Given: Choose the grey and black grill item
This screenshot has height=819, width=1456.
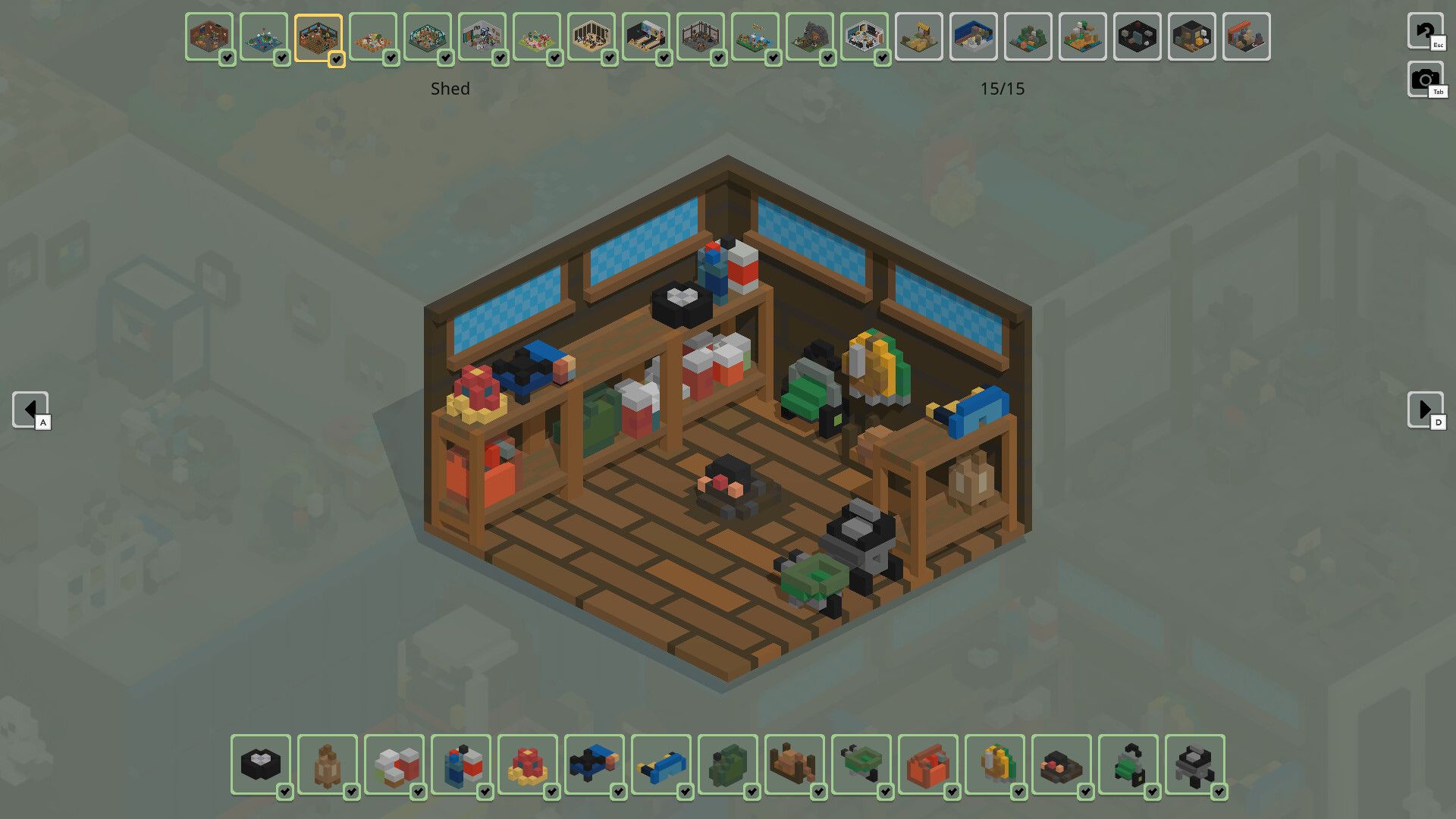Looking at the screenshot, I should 1195,764.
